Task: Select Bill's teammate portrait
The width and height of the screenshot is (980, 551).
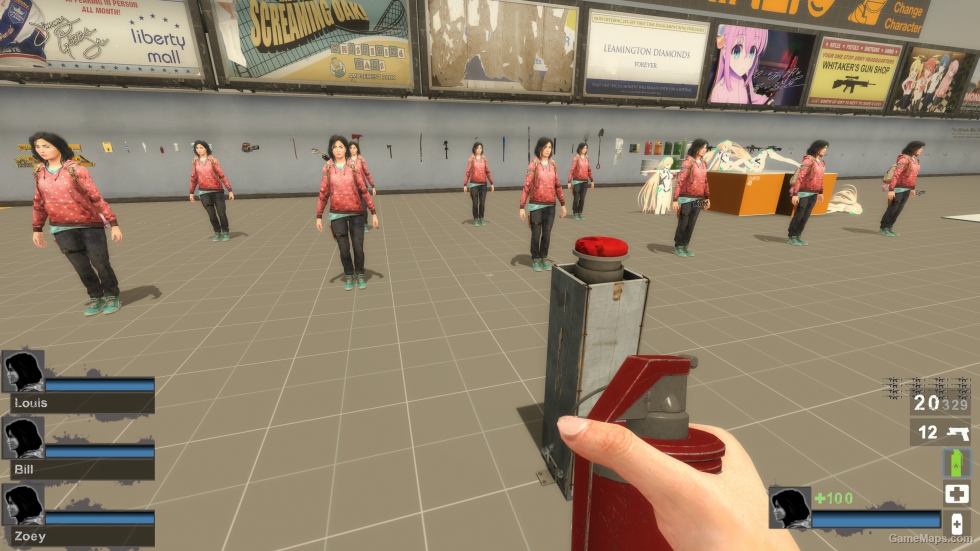Action: tap(22, 438)
